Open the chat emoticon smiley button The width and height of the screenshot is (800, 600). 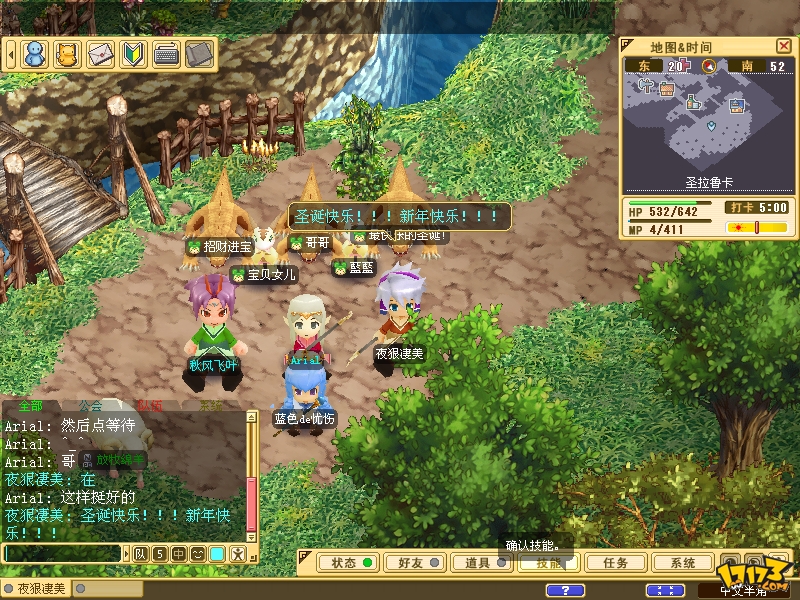click(x=198, y=553)
